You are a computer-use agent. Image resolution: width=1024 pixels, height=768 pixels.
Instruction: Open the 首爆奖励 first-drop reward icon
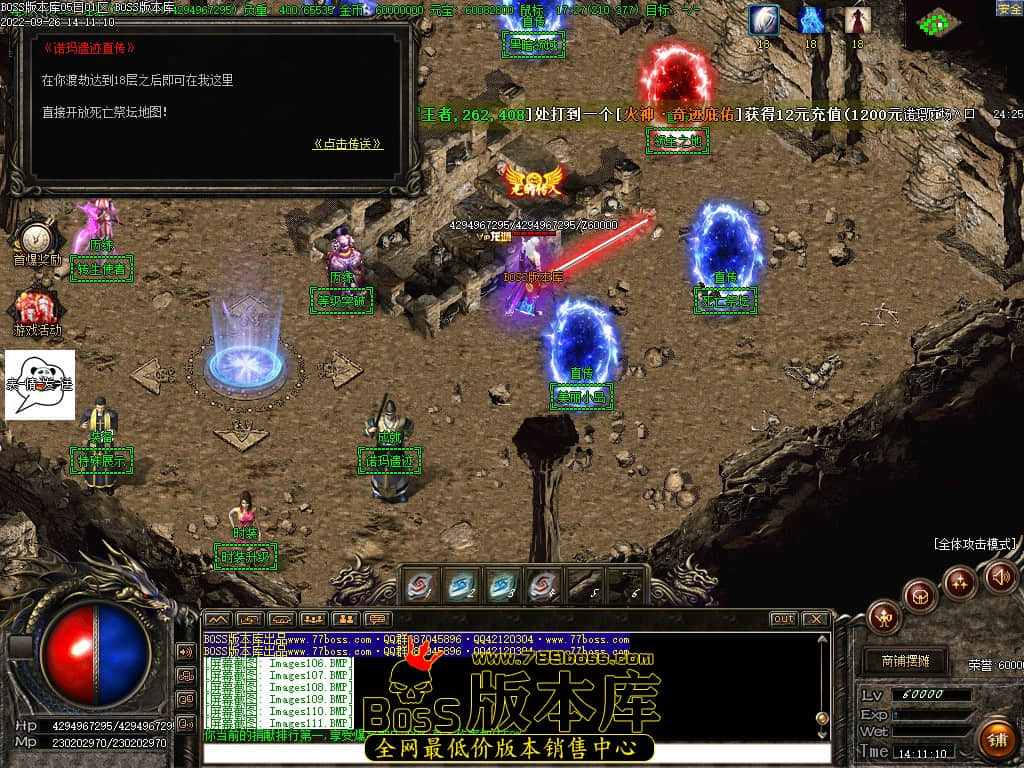(x=37, y=239)
